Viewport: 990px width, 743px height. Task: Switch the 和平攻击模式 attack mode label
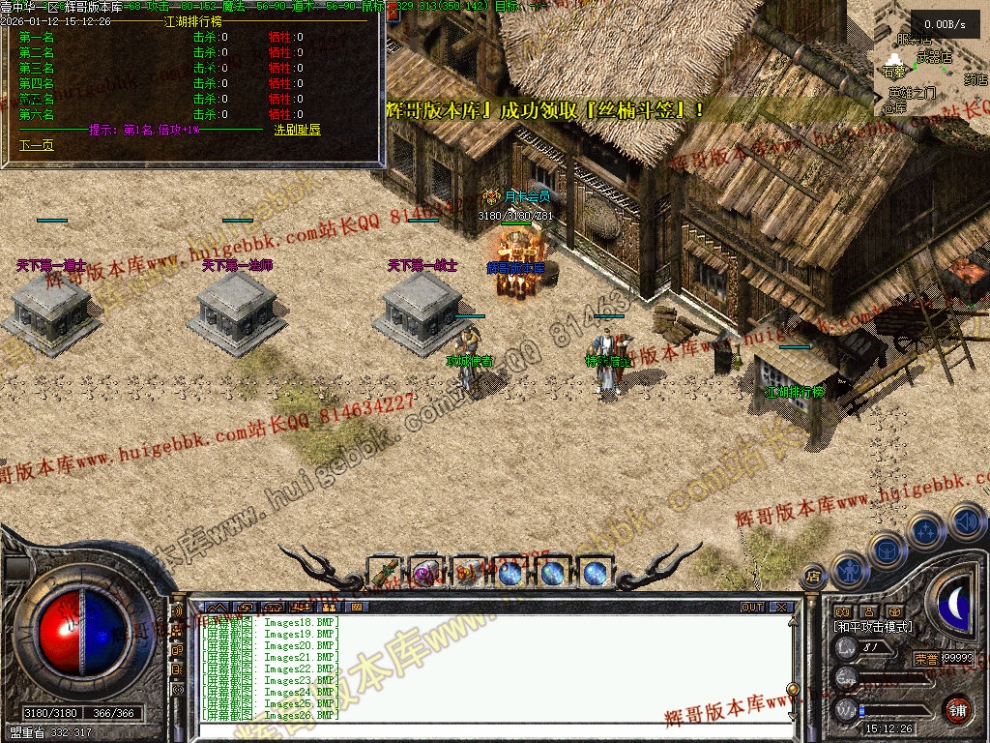[x=873, y=627]
